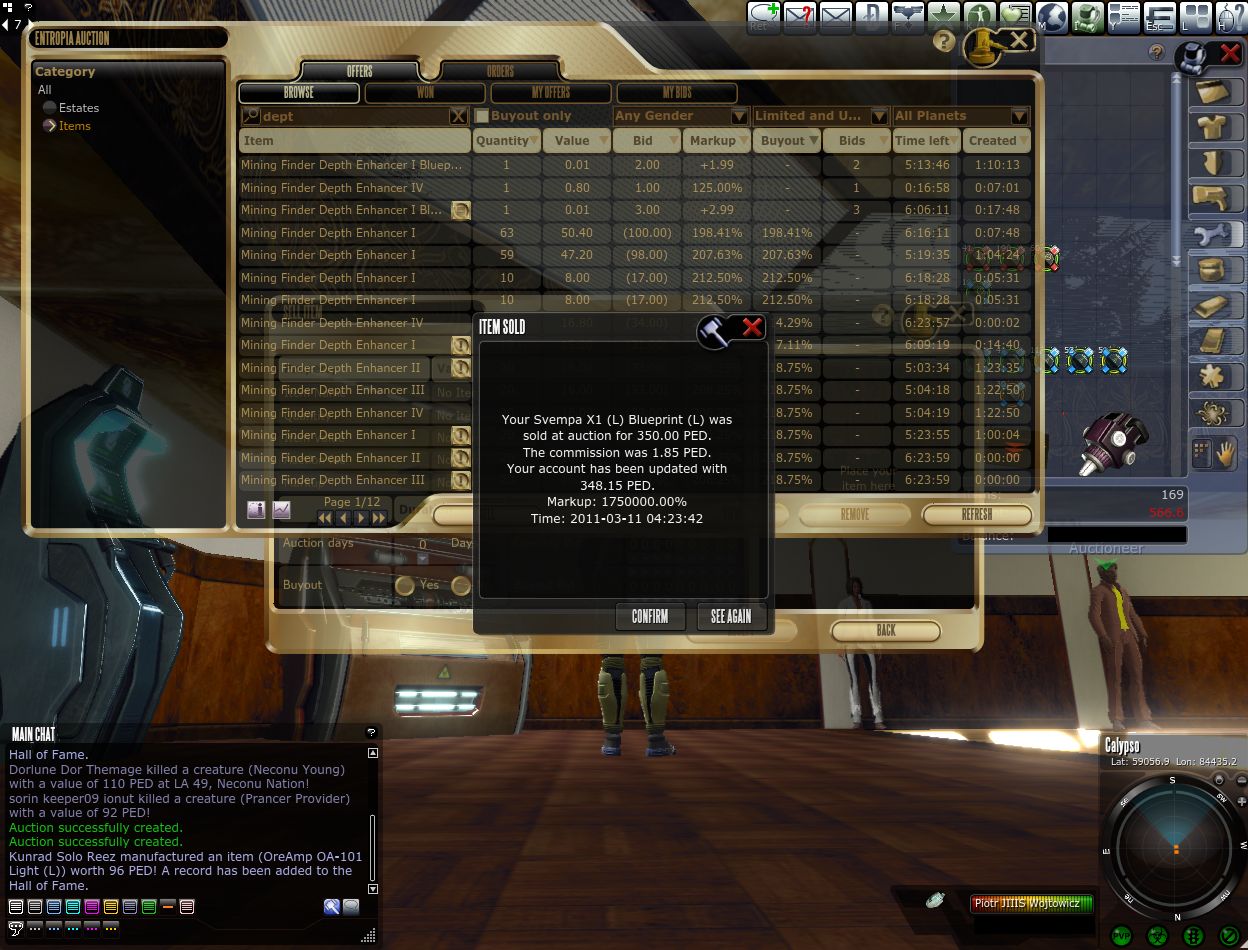Sort auction list by Markup

coord(715,141)
